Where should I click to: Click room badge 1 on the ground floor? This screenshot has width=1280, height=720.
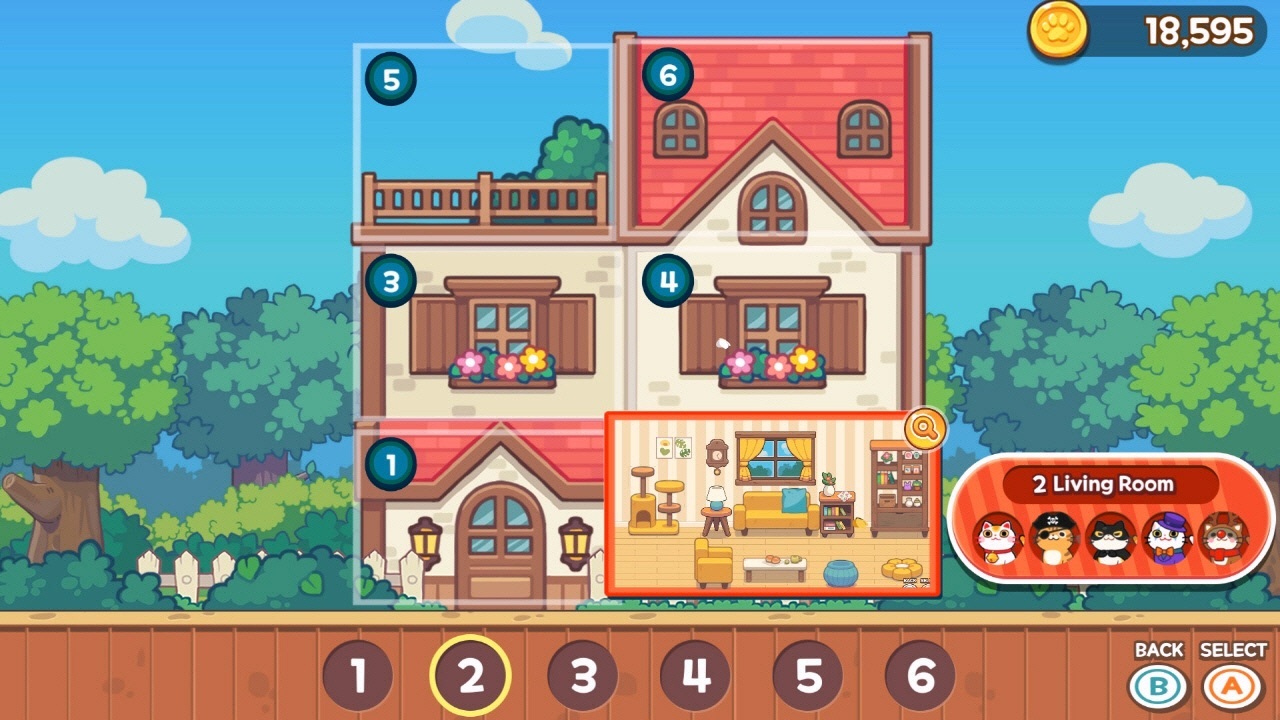pyautogui.click(x=390, y=461)
